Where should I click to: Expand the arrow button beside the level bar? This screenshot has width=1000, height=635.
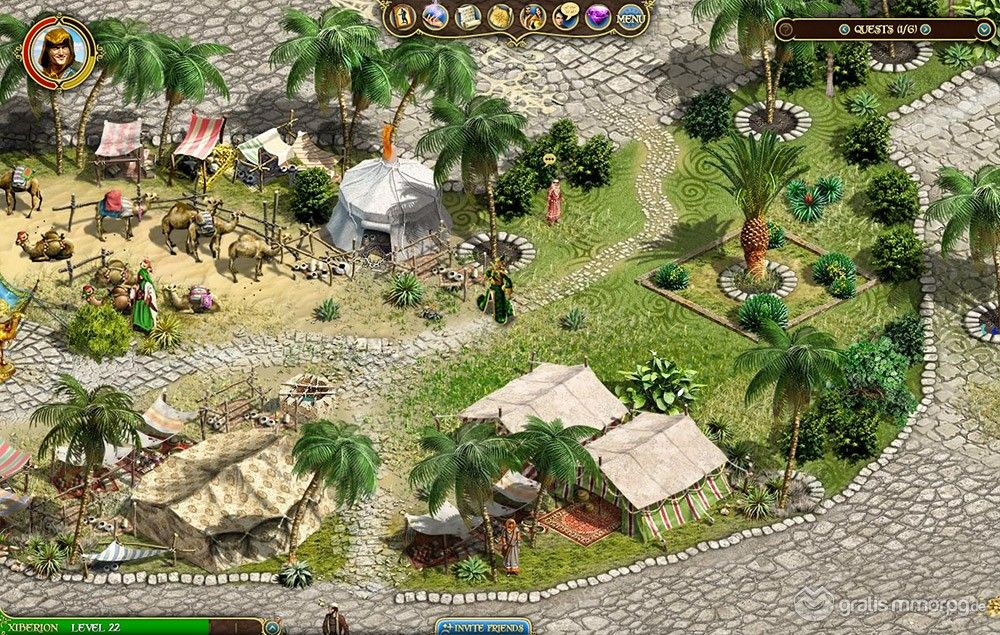[273, 628]
